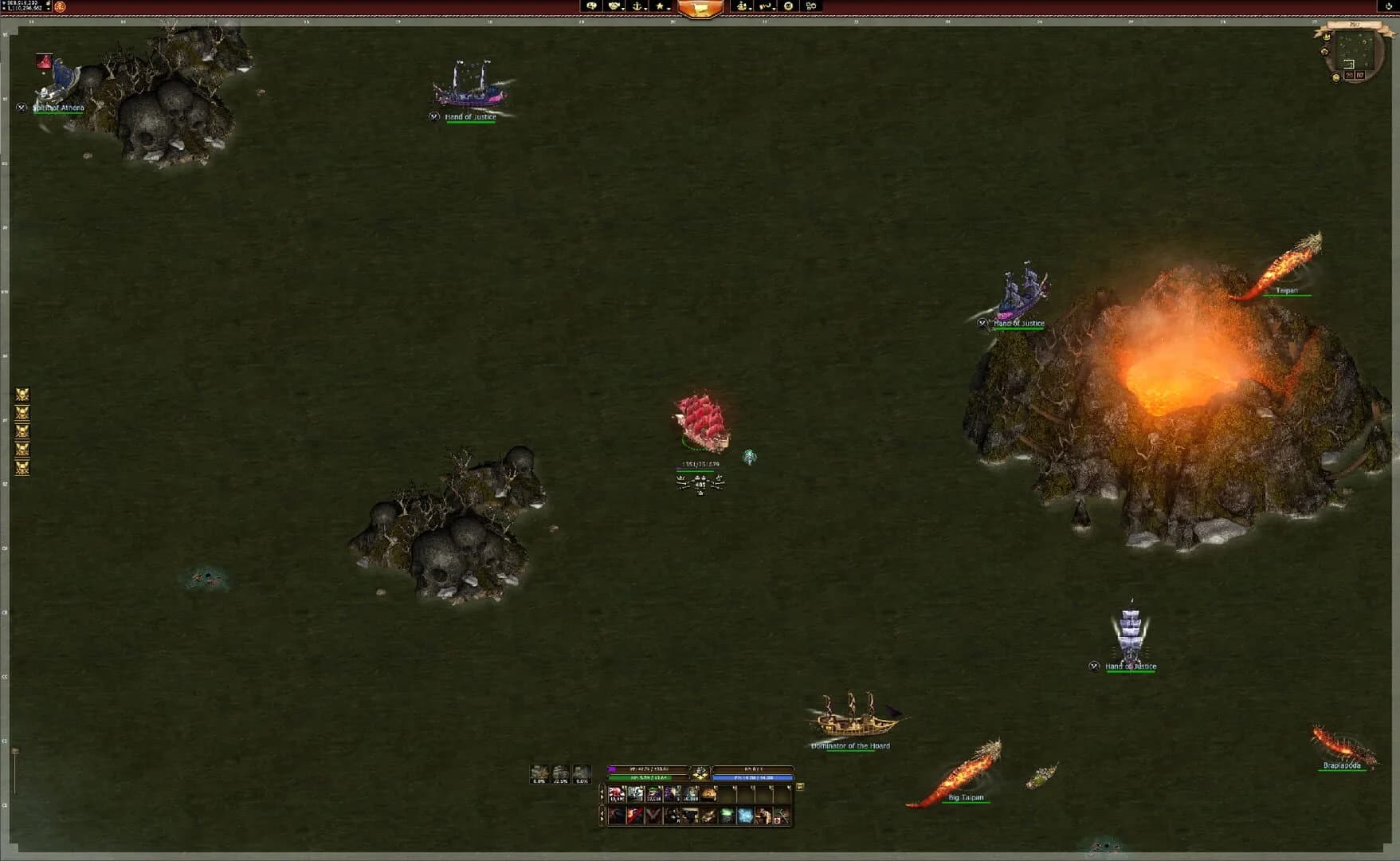Toggle the purple buff indicator left of the HP bar
The image size is (1400, 861).
(x=611, y=769)
